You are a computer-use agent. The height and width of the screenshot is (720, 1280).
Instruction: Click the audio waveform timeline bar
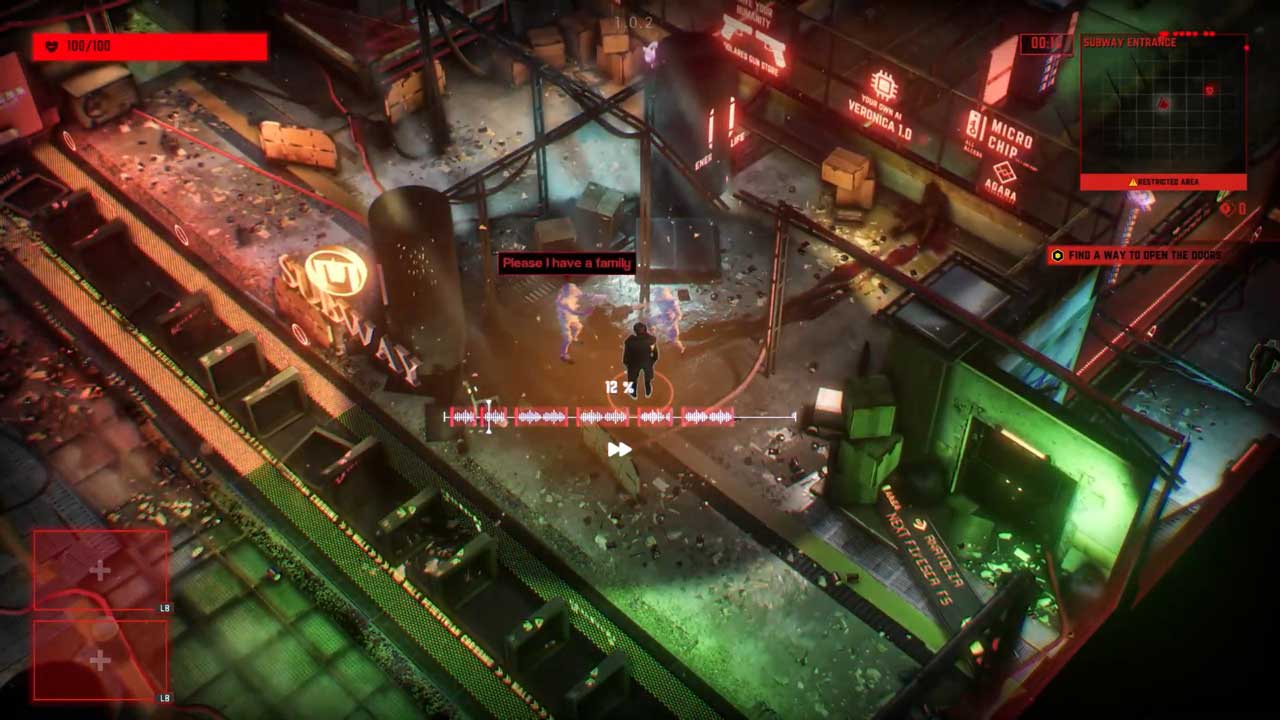[x=620, y=417]
